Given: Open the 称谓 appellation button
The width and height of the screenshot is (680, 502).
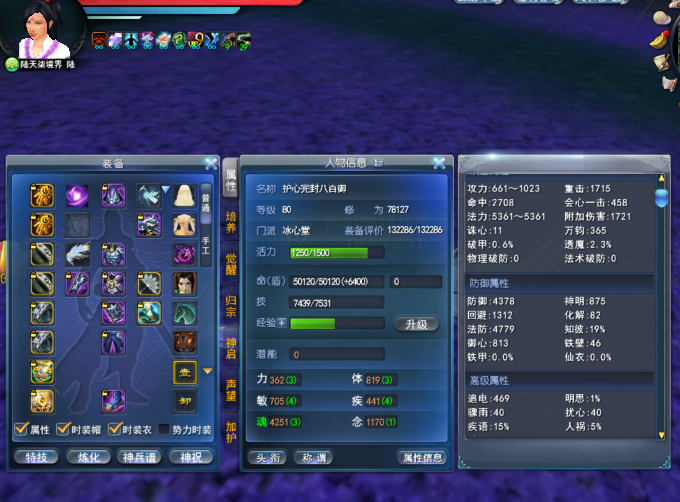Looking at the screenshot, I should pos(315,457).
